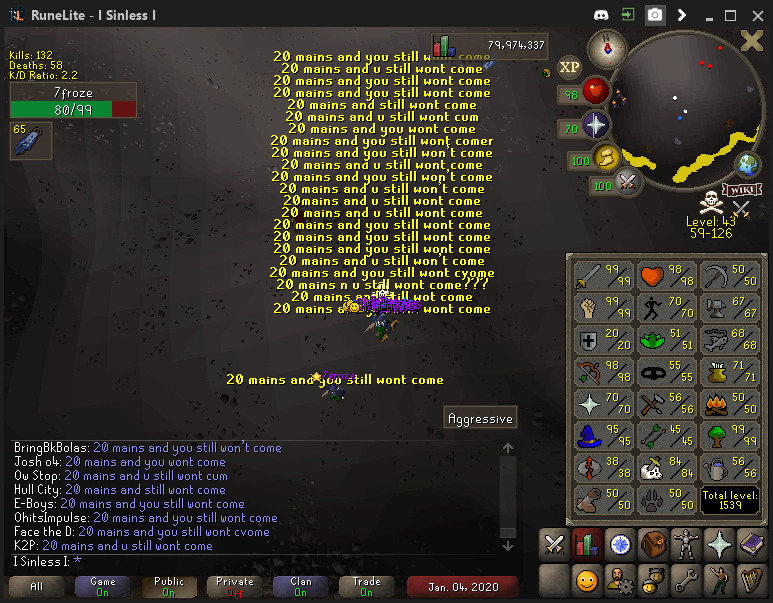Switch to the Clan chat filter
This screenshot has height=603, width=773.
click(x=301, y=586)
